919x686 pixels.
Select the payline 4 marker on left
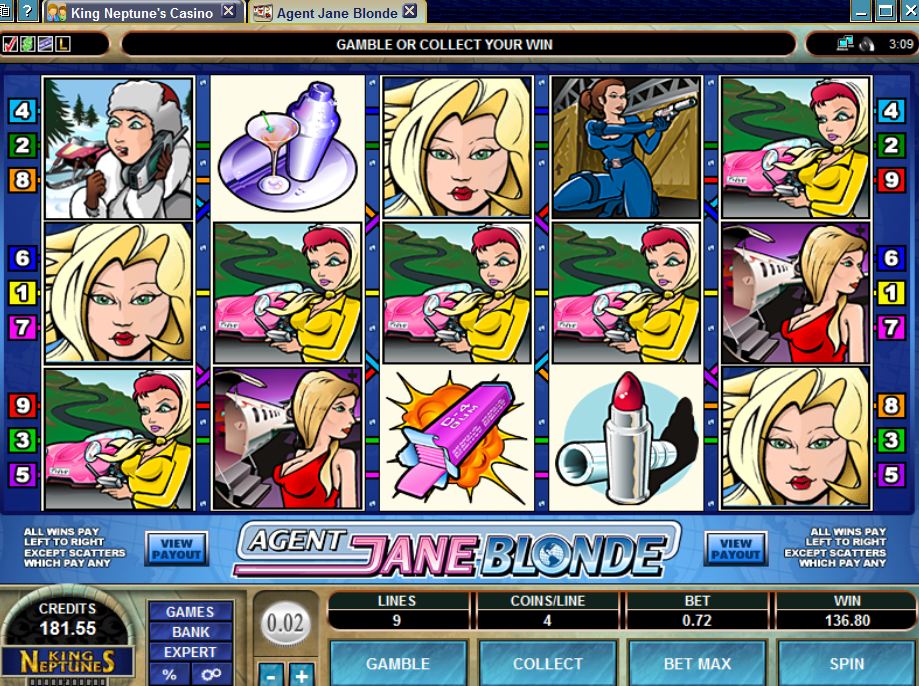pyautogui.click(x=23, y=111)
